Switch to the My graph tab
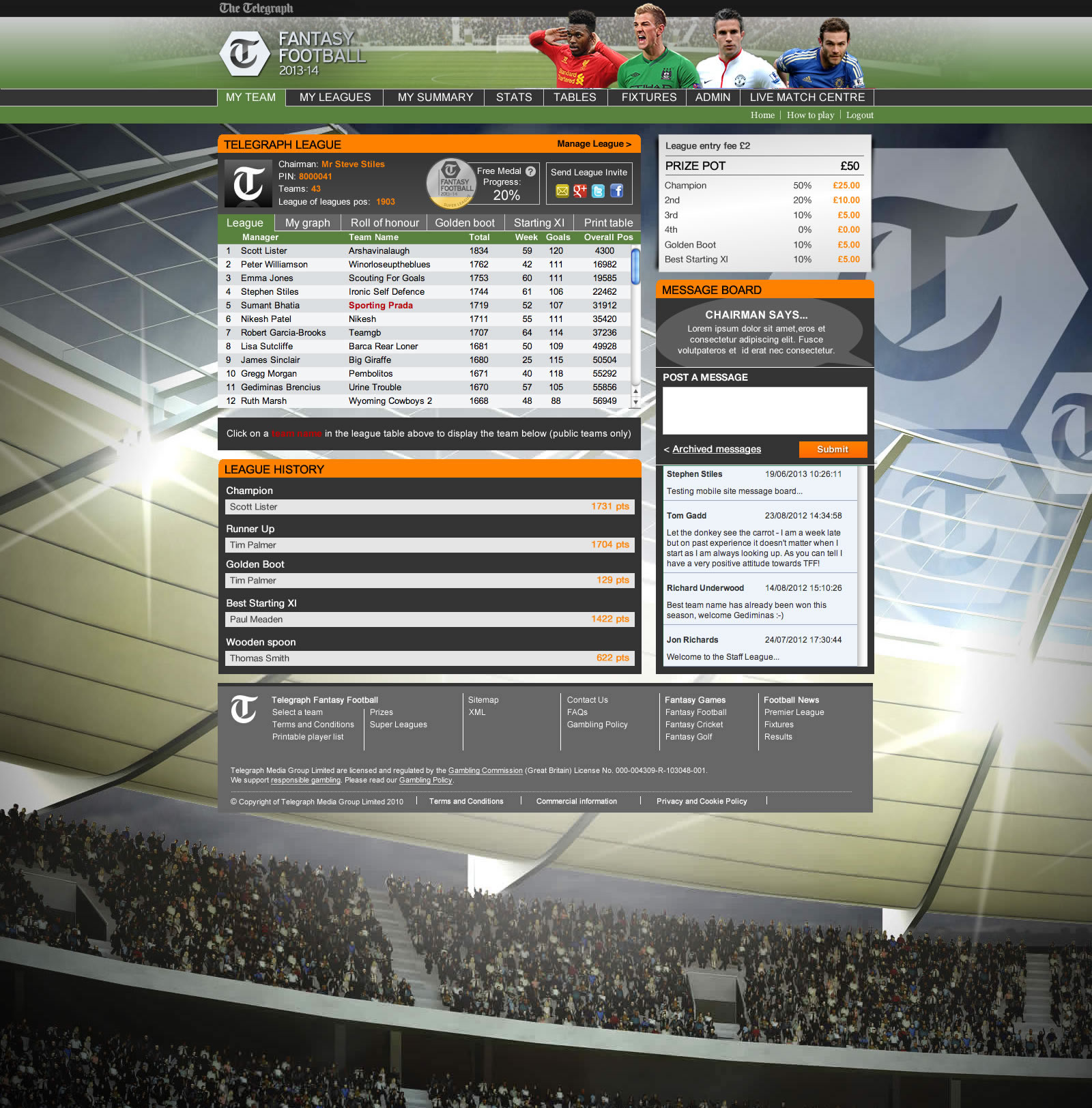Viewport: 1092px width, 1108px height. (x=307, y=222)
